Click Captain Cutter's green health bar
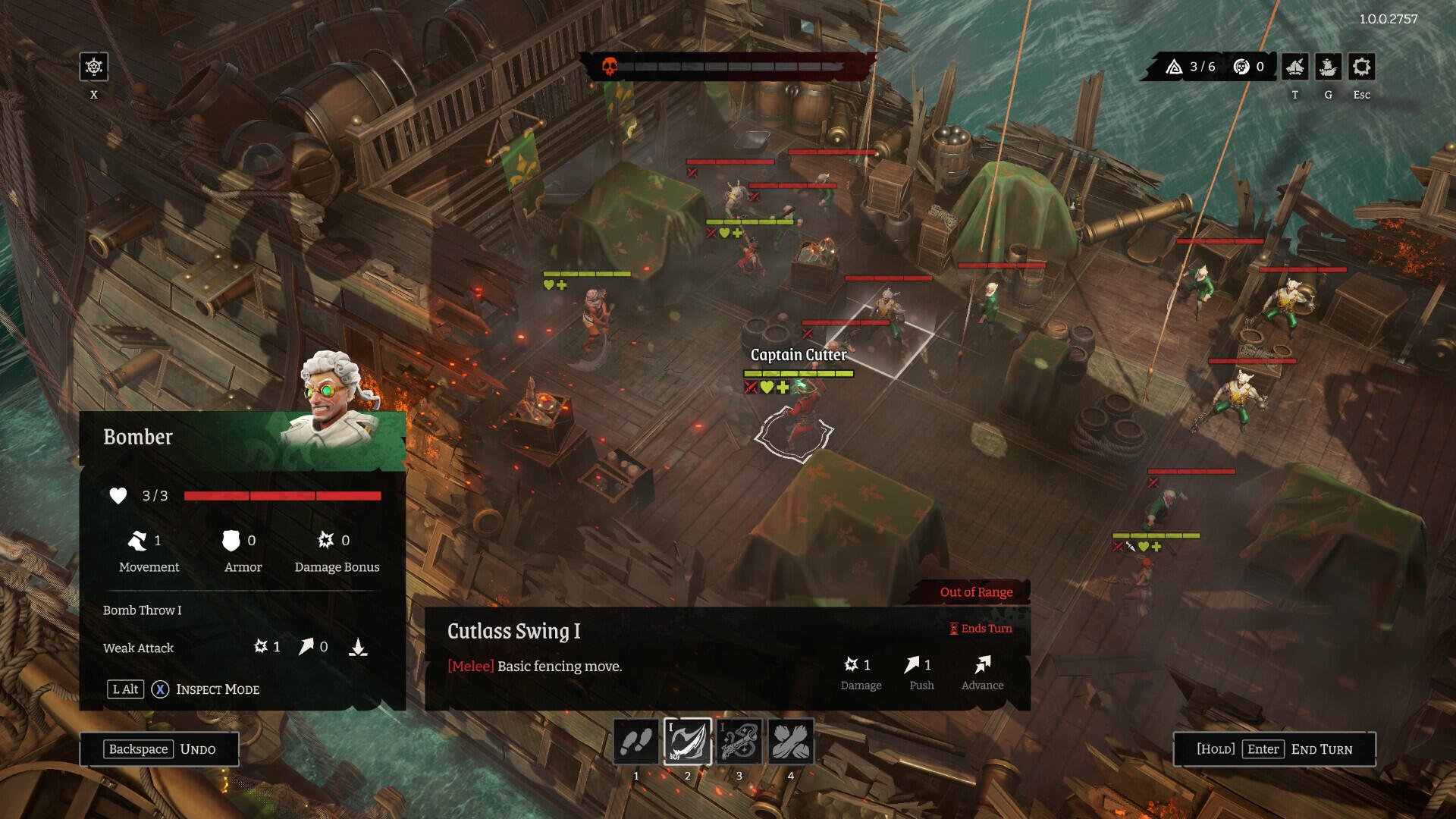Image resolution: width=1456 pixels, height=819 pixels. (x=798, y=375)
